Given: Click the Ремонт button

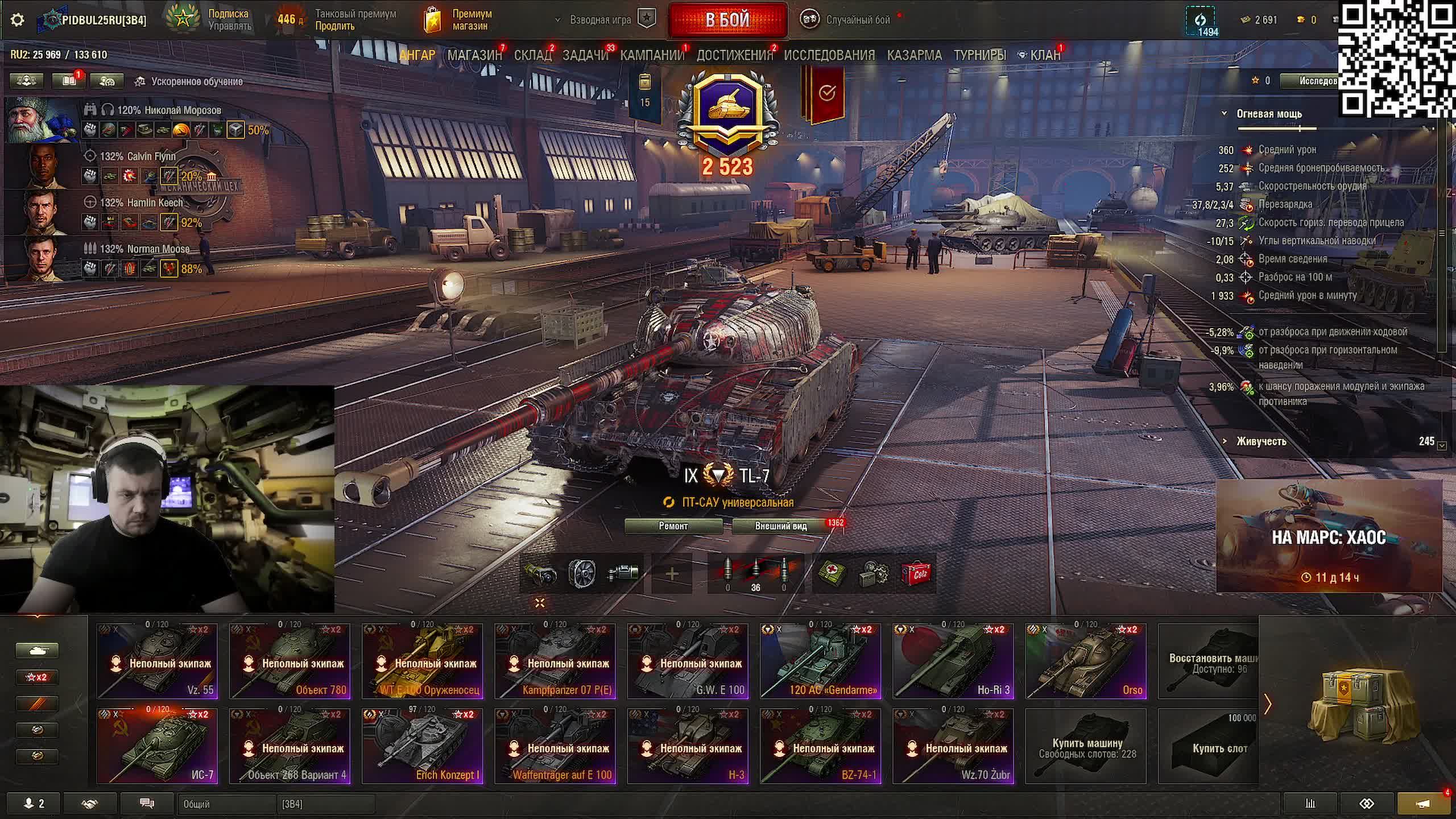Looking at the screenshot, I should [673, 526].
